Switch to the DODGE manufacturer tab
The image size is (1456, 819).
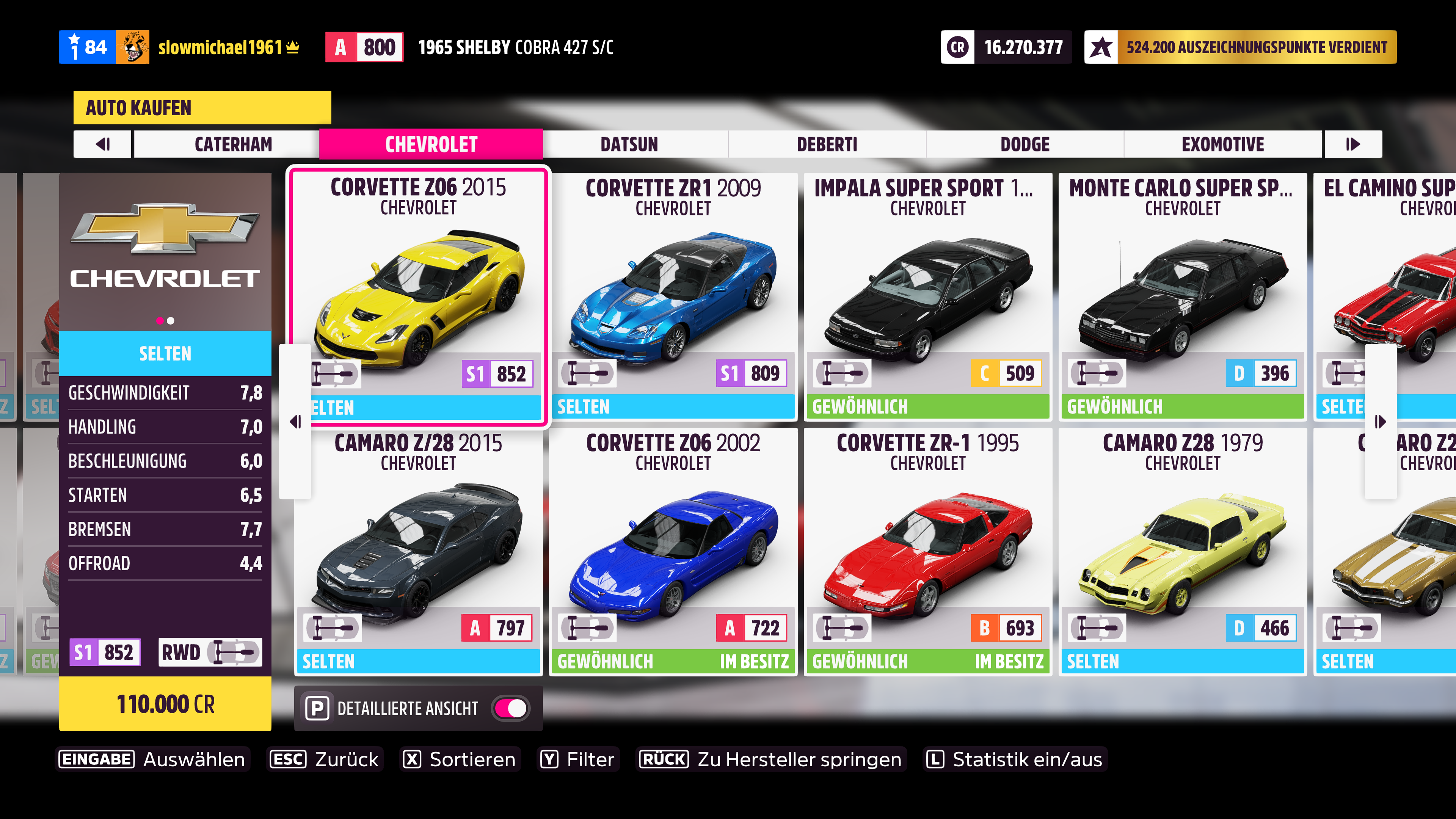coord(1025,144)
